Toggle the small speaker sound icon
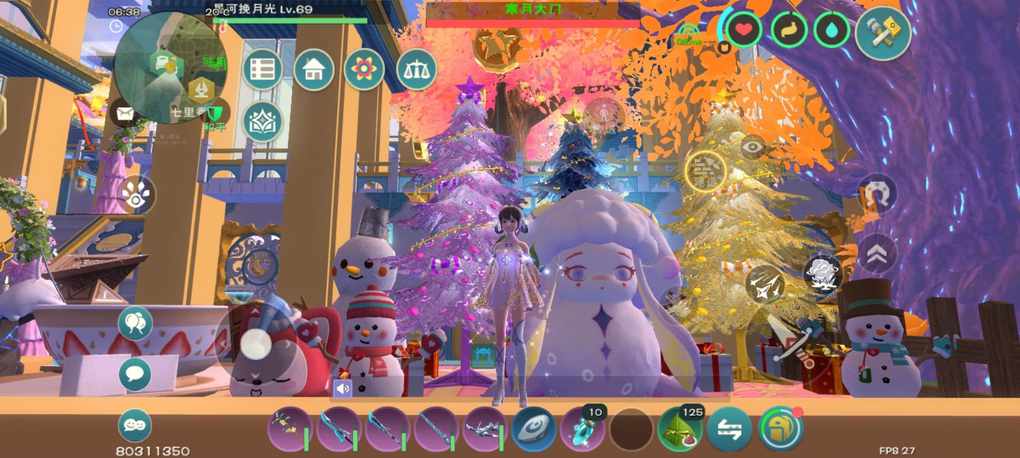Image resolution: width=1020 pixels, height=458 pixels. [342, 387]
